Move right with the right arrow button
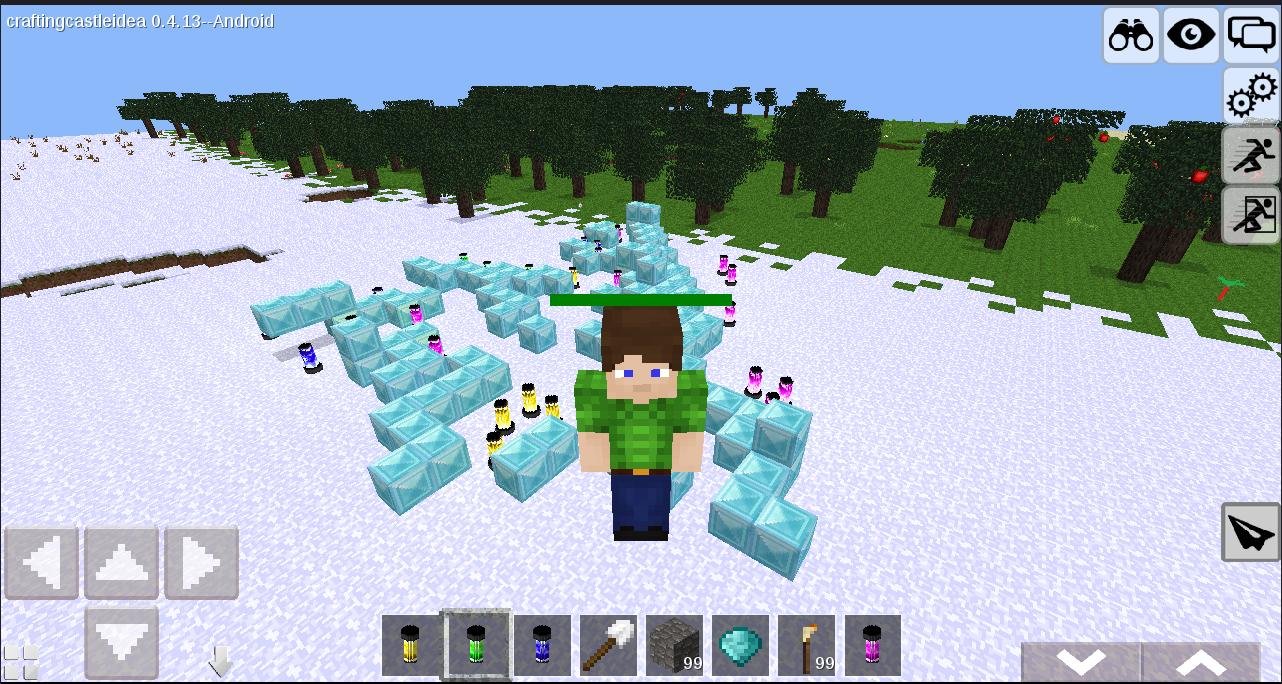 [201, 563]
